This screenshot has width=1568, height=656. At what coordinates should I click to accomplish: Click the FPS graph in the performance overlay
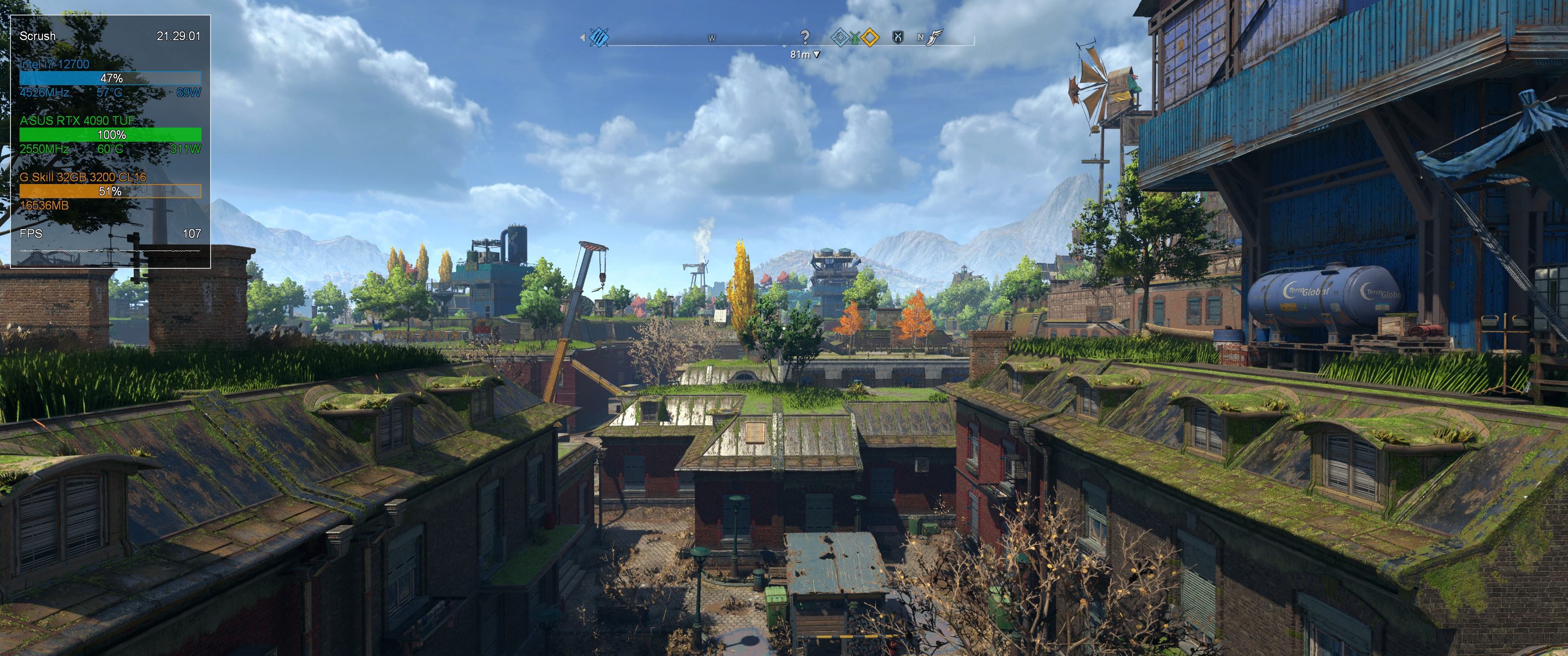click(110, 251)
